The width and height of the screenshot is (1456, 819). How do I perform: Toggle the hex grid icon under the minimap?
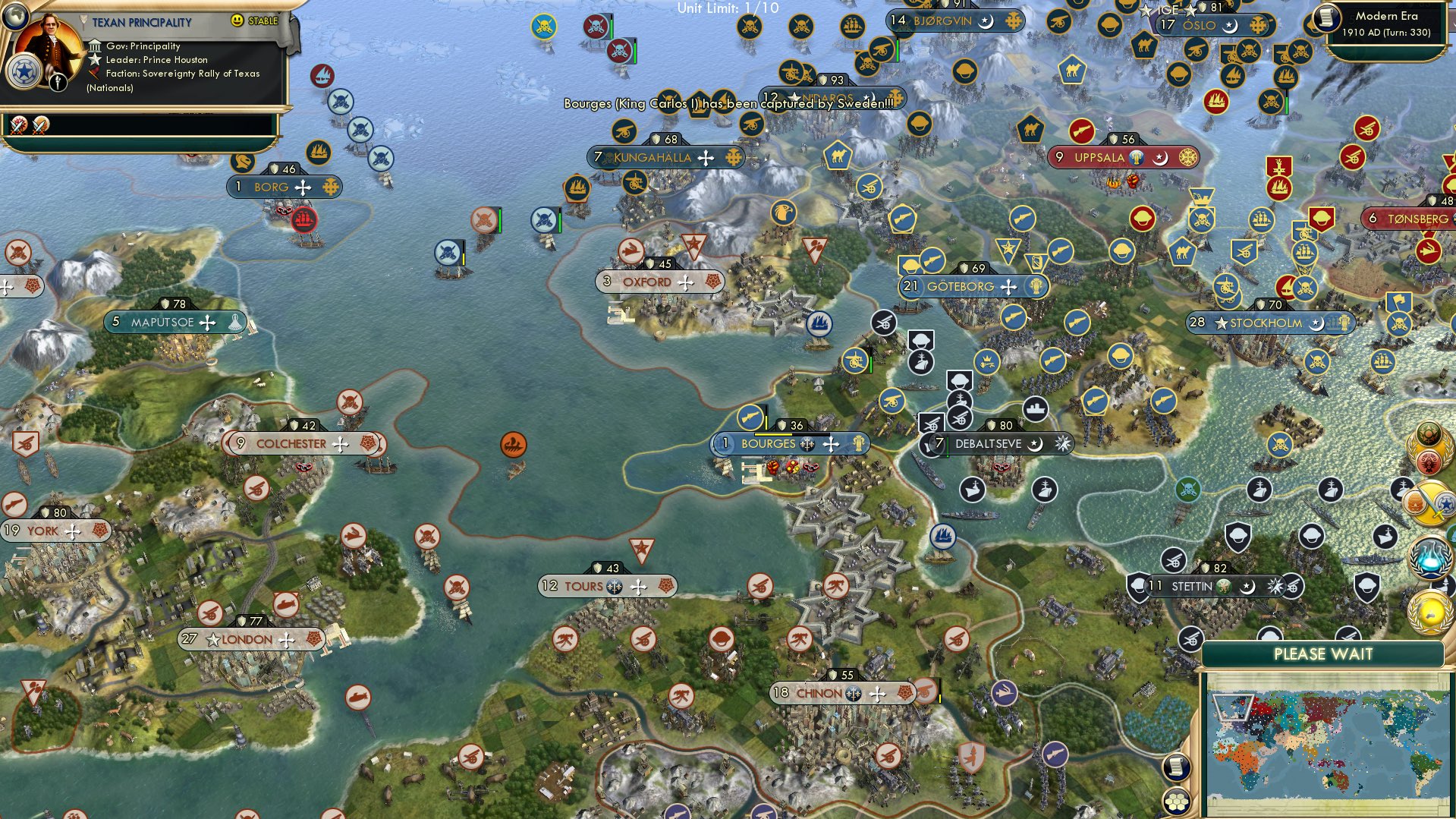coord(1175,802)
